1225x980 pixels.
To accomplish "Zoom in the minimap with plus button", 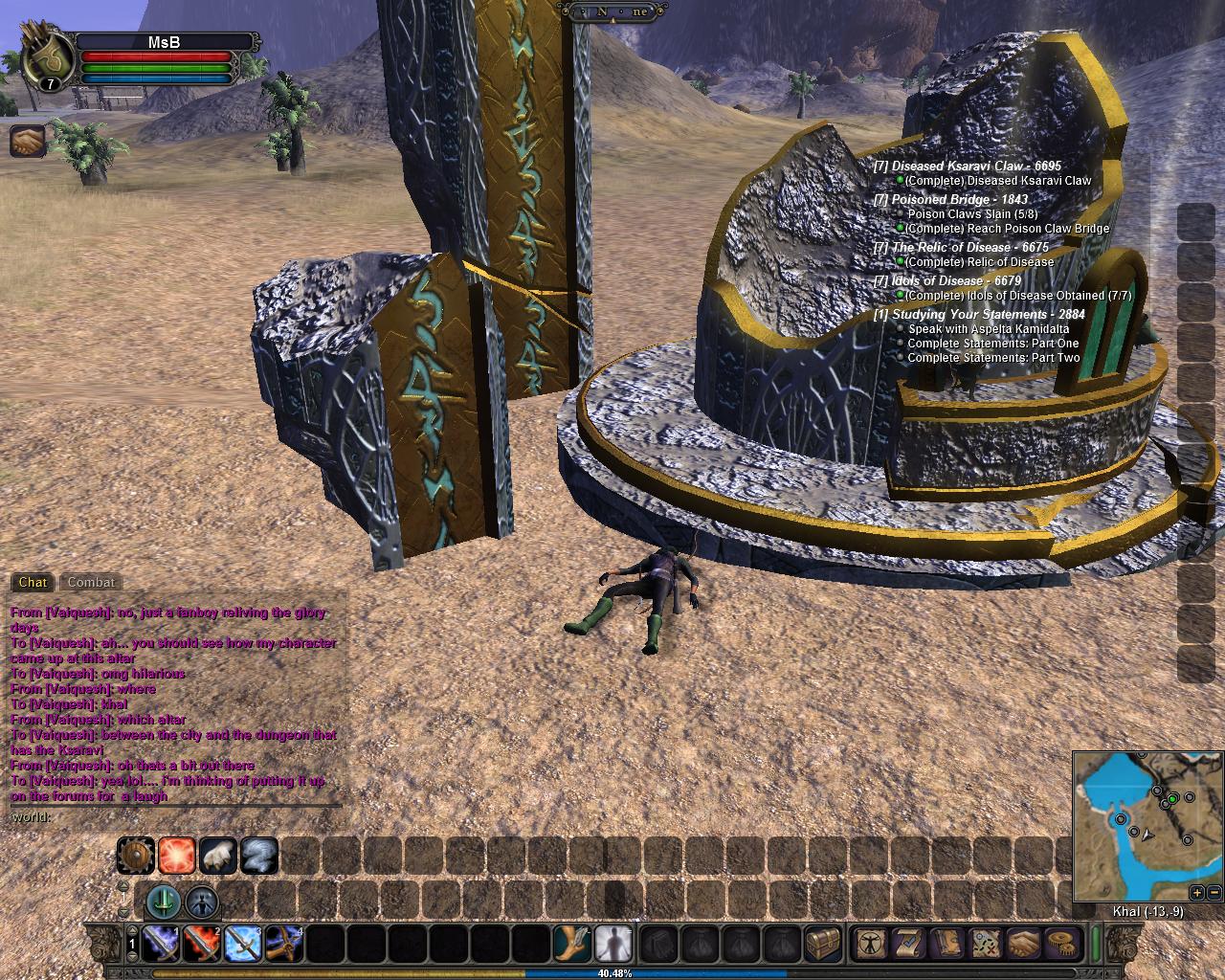I will [x=1197, y=892].
